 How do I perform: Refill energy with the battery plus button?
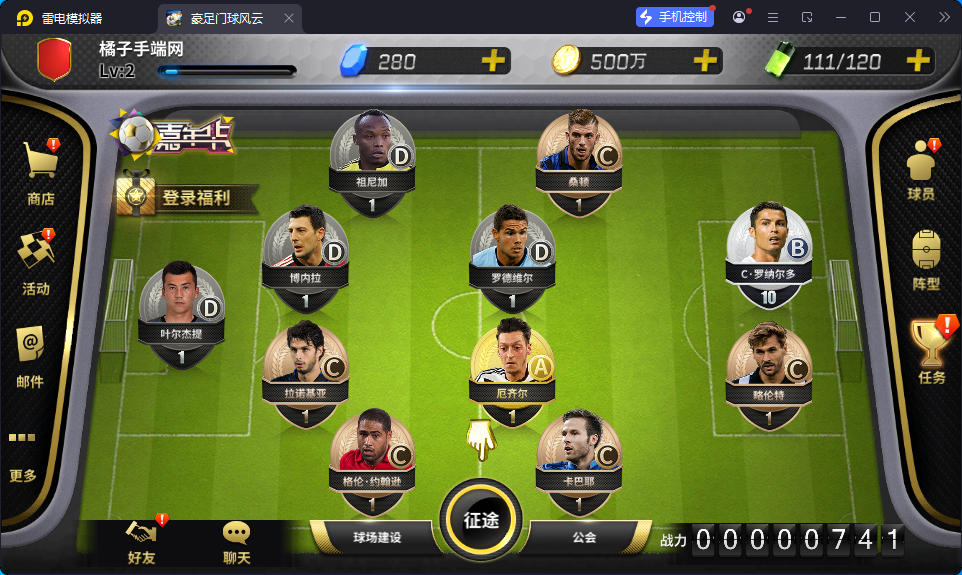[918, 61]
